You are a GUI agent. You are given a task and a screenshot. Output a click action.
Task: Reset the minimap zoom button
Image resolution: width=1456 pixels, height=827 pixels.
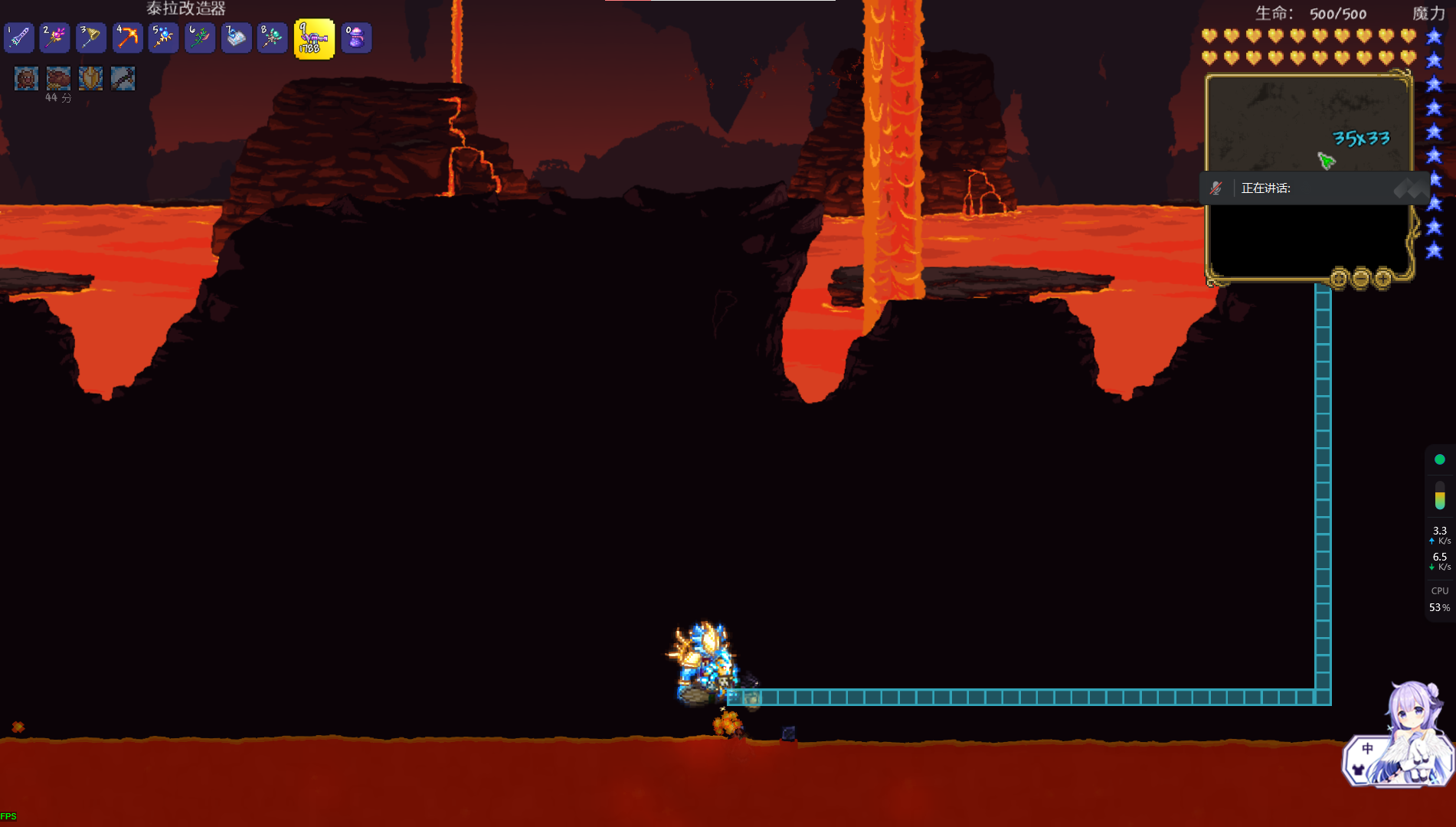pos(1339,278)
